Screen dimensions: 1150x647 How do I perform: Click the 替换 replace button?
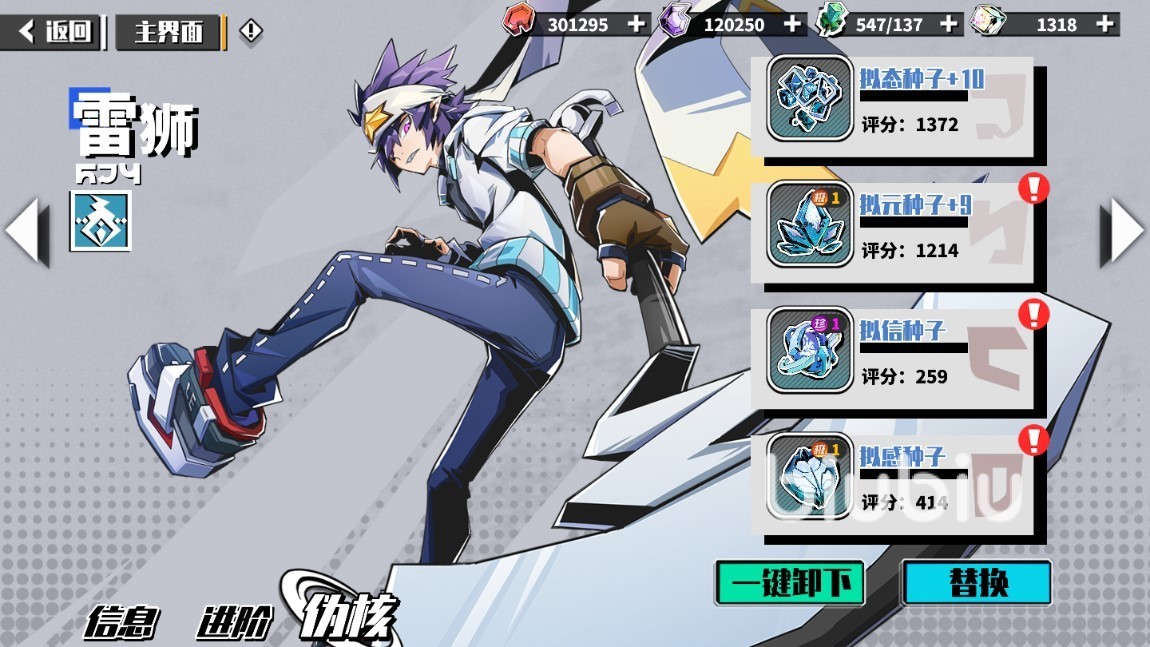pos(976,582)
